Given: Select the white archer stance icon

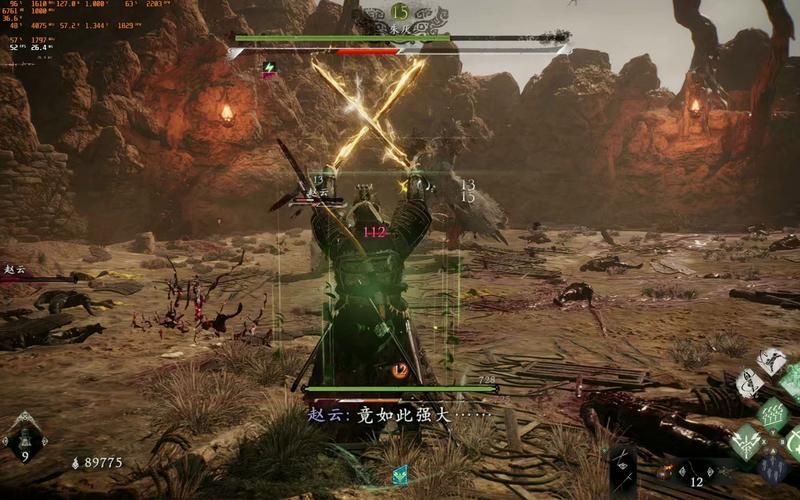Looking at the screenshot, I should pyautogui.click(x=772, y=360).
